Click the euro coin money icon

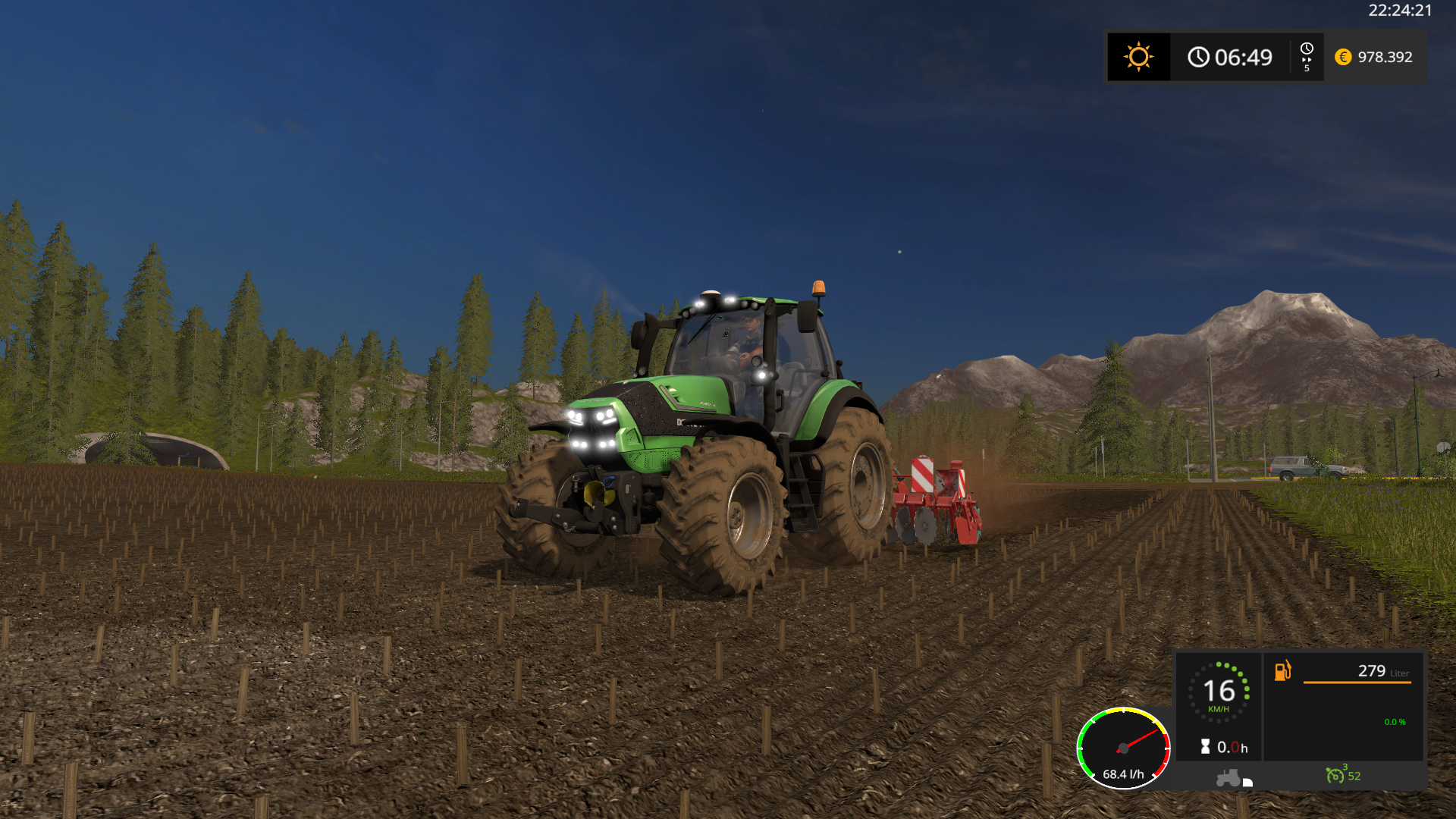pos(1343,57)
